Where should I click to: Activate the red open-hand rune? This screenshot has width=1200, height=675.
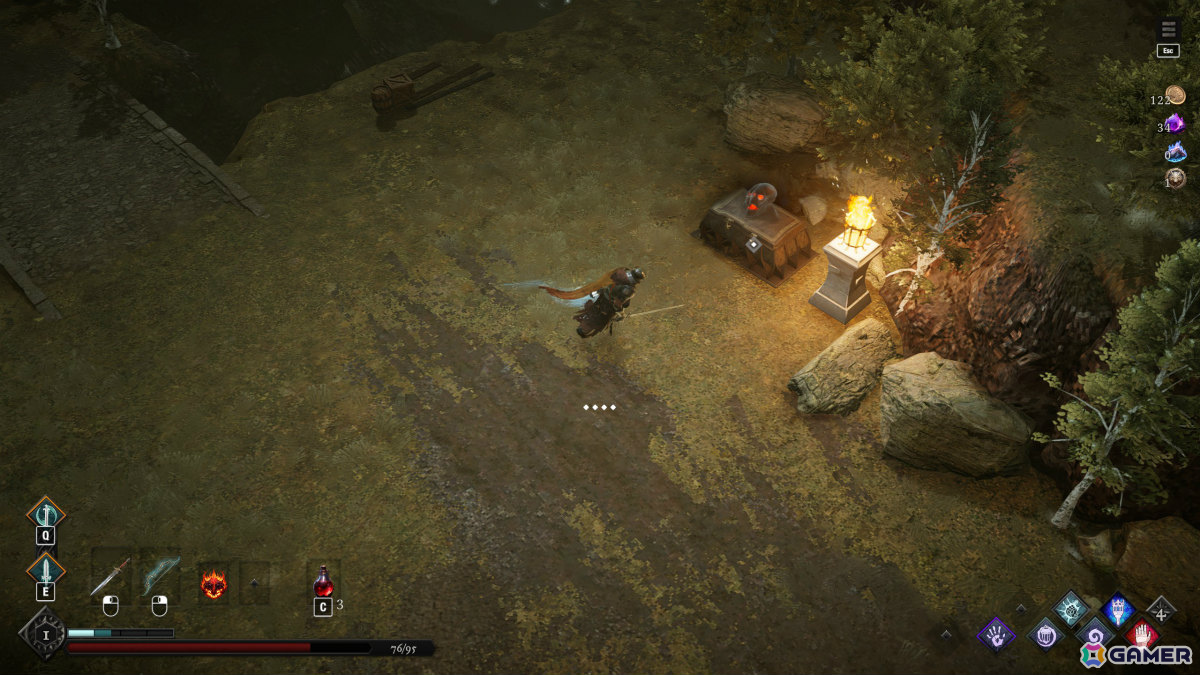click(1141, 634)
